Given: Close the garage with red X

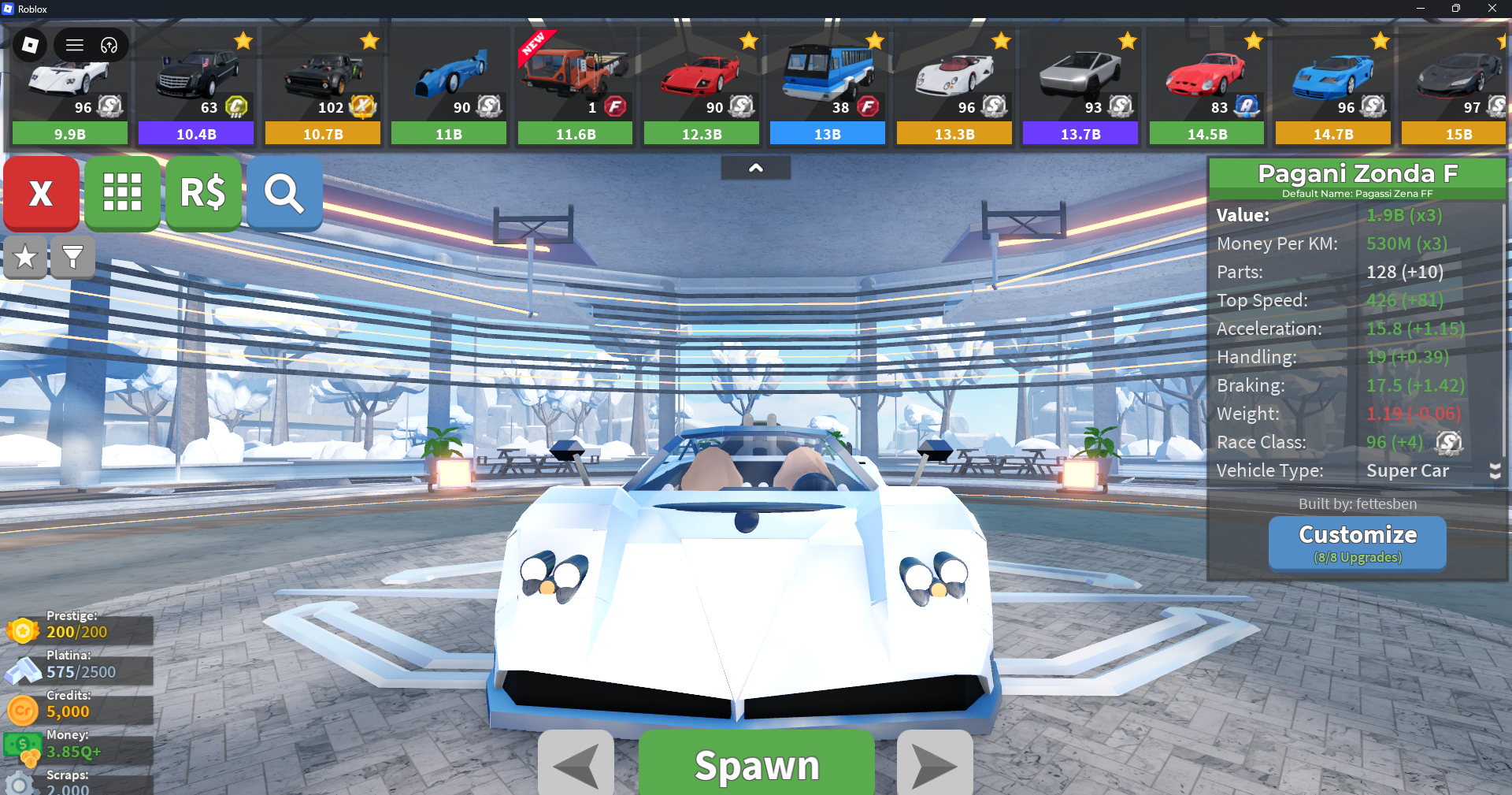Looking at the screenshot, I should click(41, 193).
